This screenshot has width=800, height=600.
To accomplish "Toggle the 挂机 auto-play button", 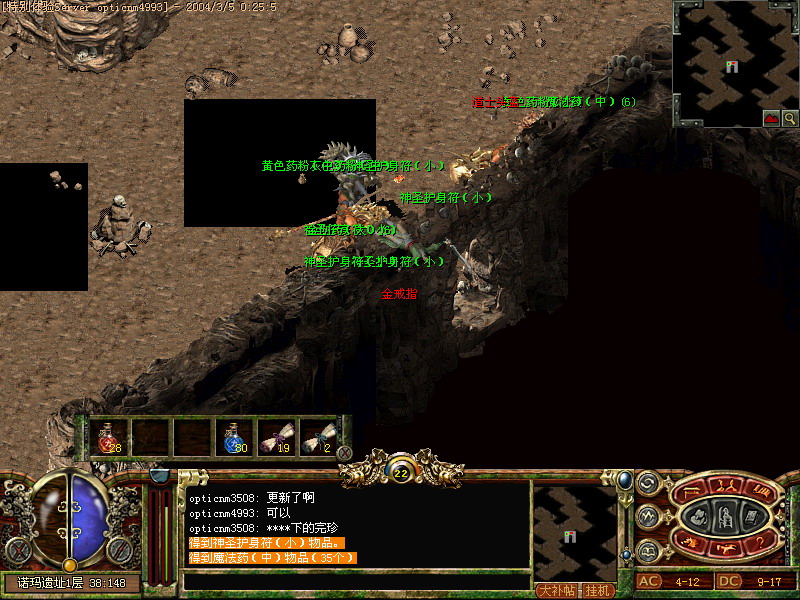I will point(598,590).
